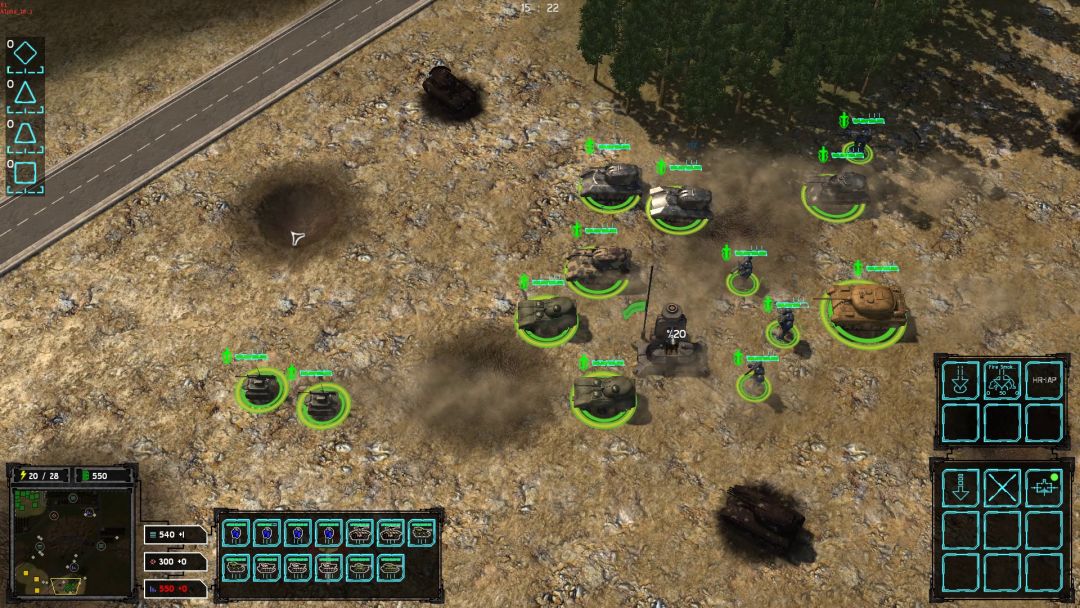Toggle the command with the green dot
Viewport: 1080px width, 608px height.
[x=1043, y=488]
